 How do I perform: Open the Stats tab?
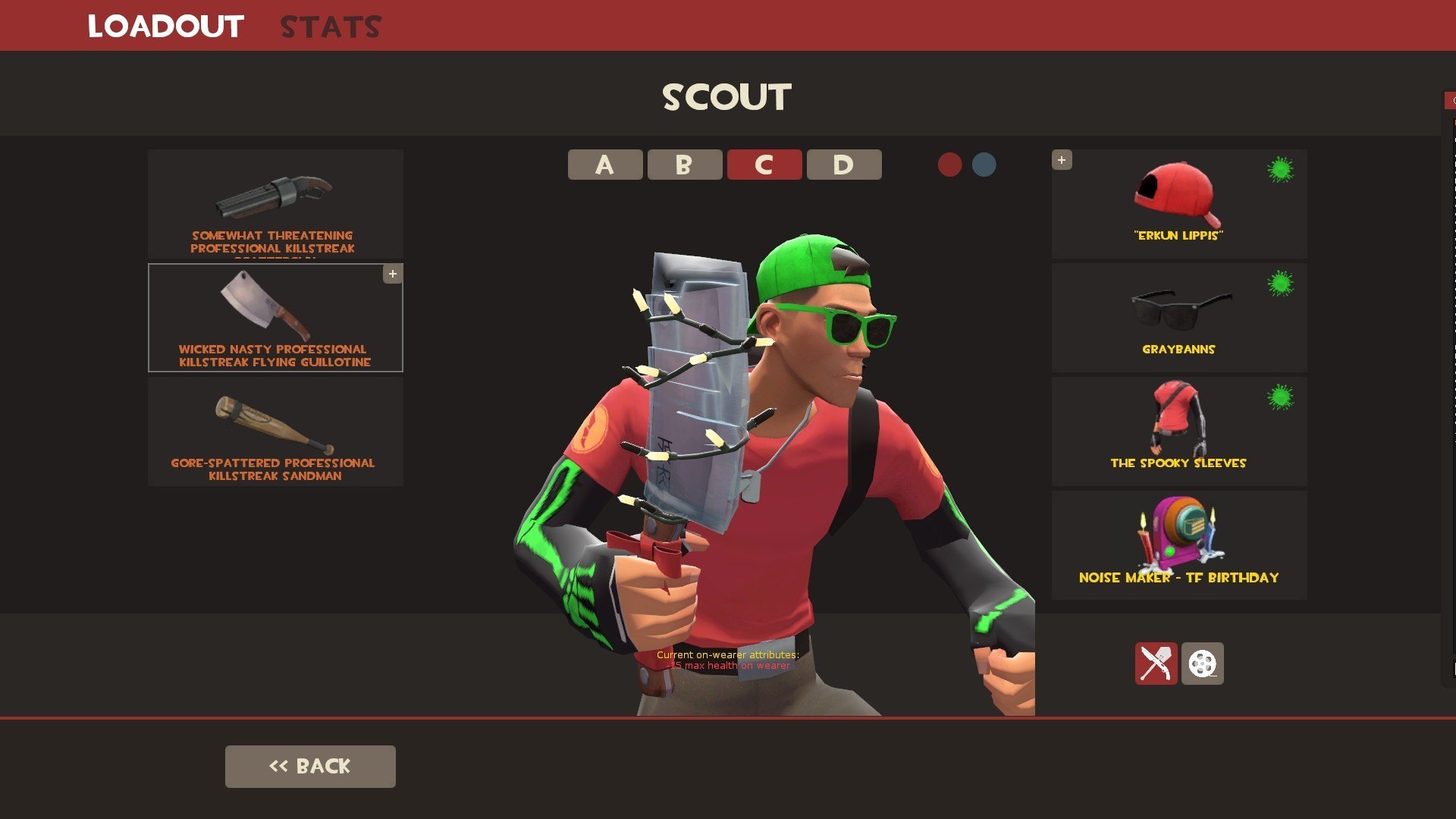(x=331, y=27)
